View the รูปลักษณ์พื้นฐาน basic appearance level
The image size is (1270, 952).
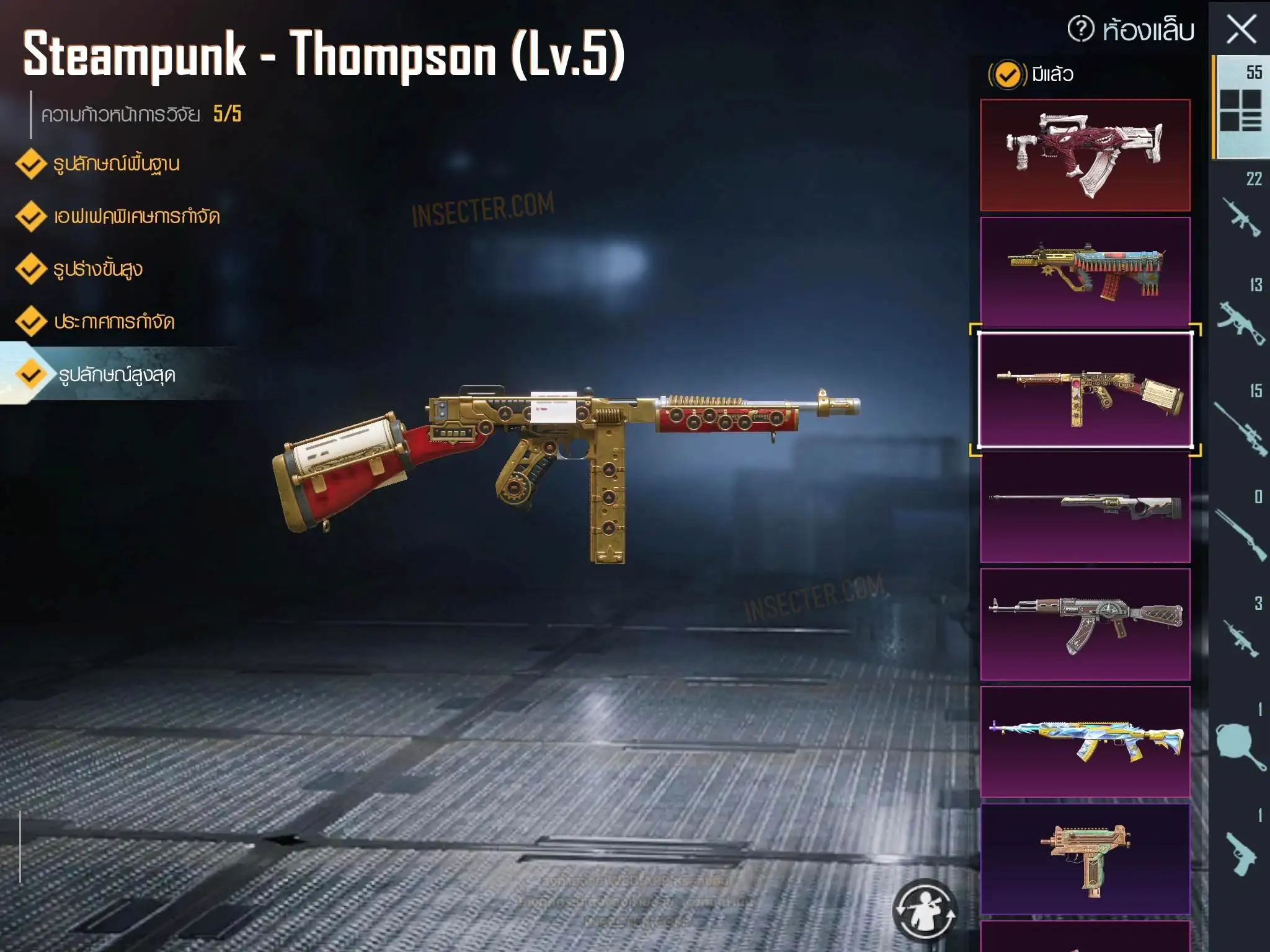[116, 164]
